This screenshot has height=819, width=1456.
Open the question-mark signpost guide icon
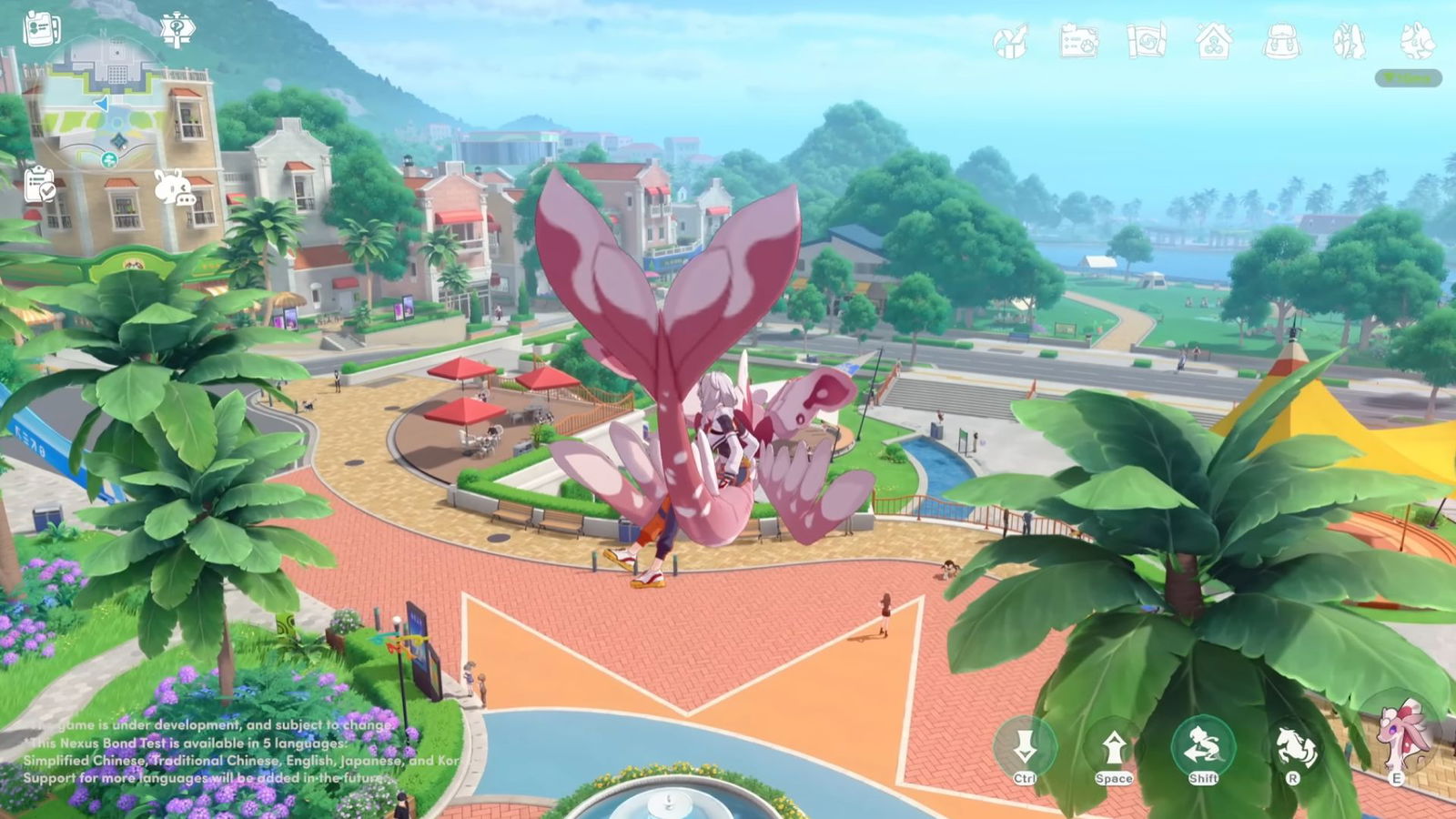pyautogui.click(x=176, y=27)
